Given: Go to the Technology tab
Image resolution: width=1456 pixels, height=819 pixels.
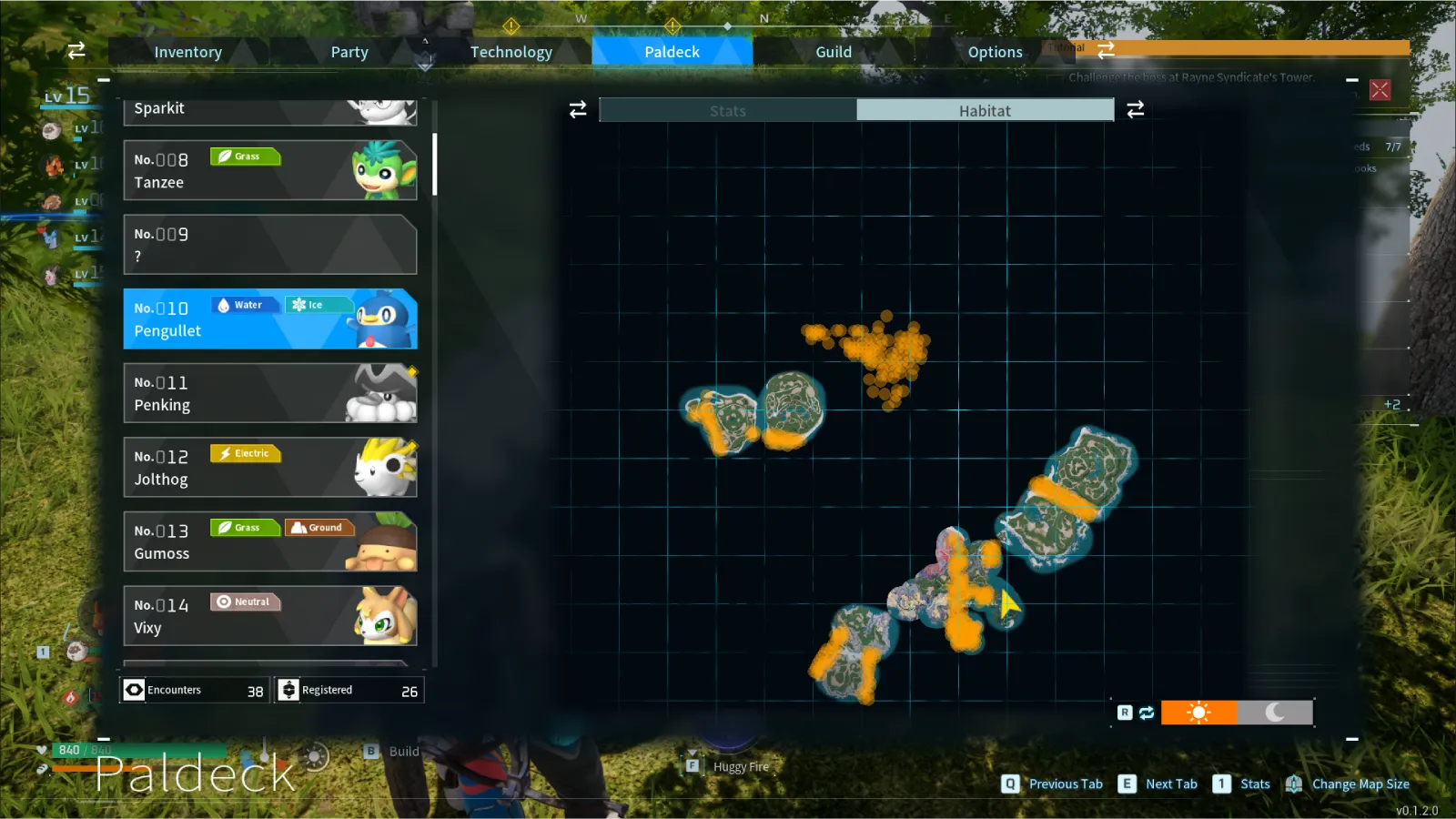Looking at the screenshot, I should click(x=511, y=52).
